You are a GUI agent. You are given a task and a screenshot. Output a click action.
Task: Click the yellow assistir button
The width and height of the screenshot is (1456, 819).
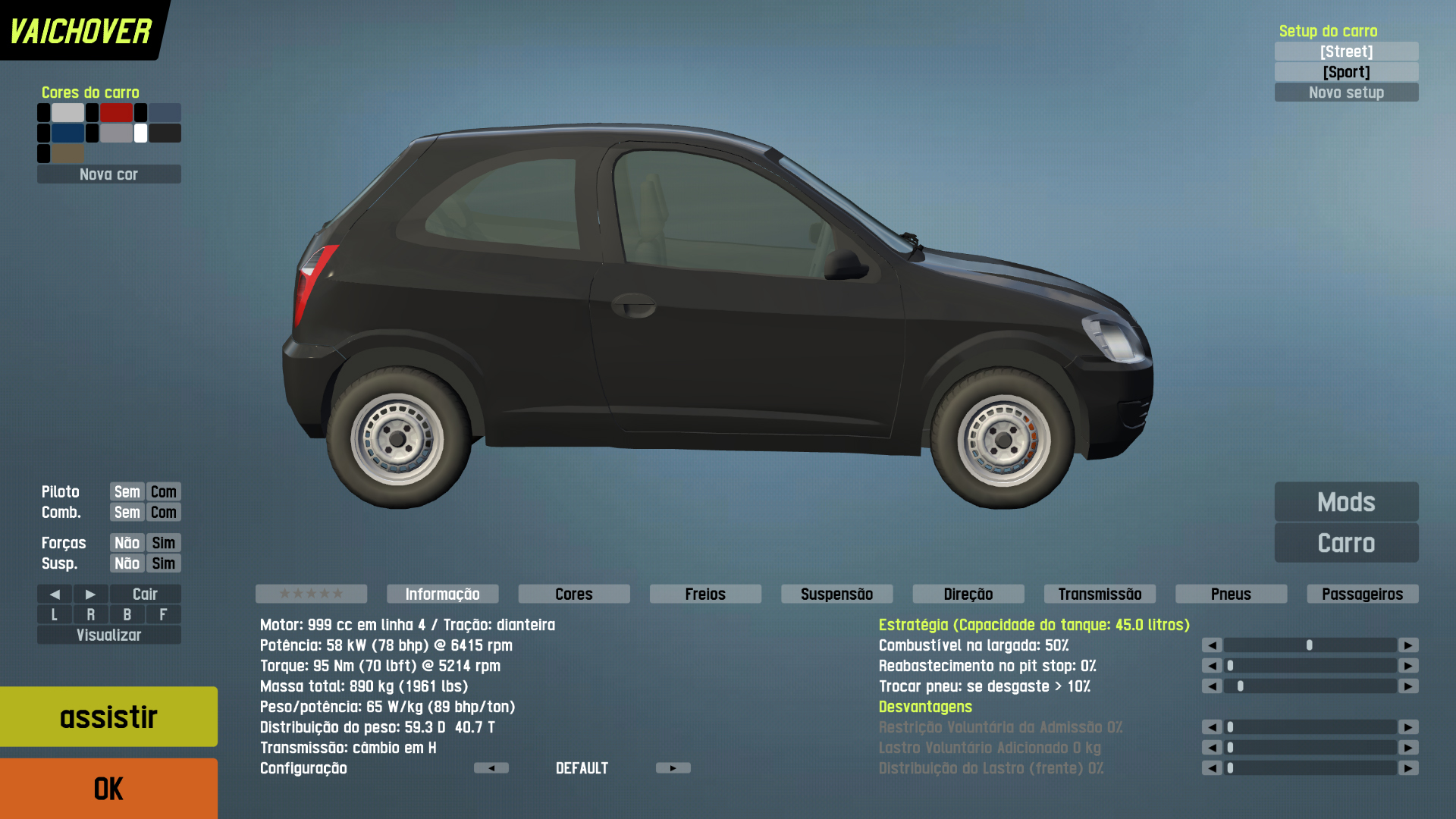click(108, 717)
